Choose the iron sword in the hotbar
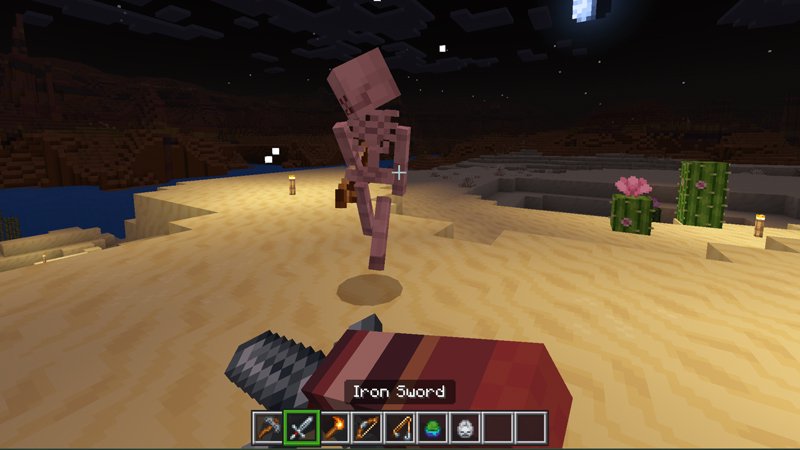This screenshot has height=450, width=800. (x=302, y=427)
